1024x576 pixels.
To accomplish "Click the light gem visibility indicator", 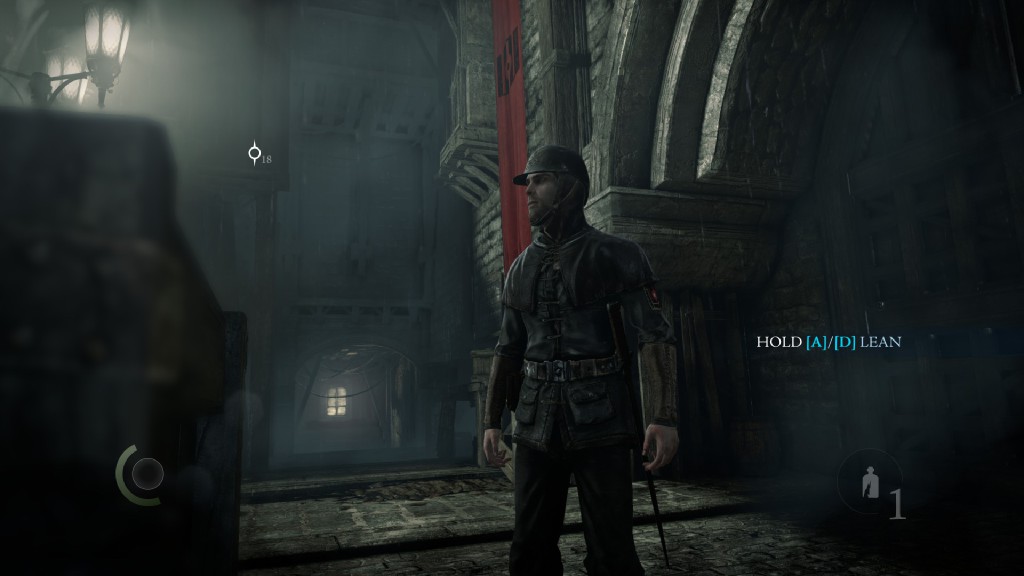I will [x=148, y=473].
